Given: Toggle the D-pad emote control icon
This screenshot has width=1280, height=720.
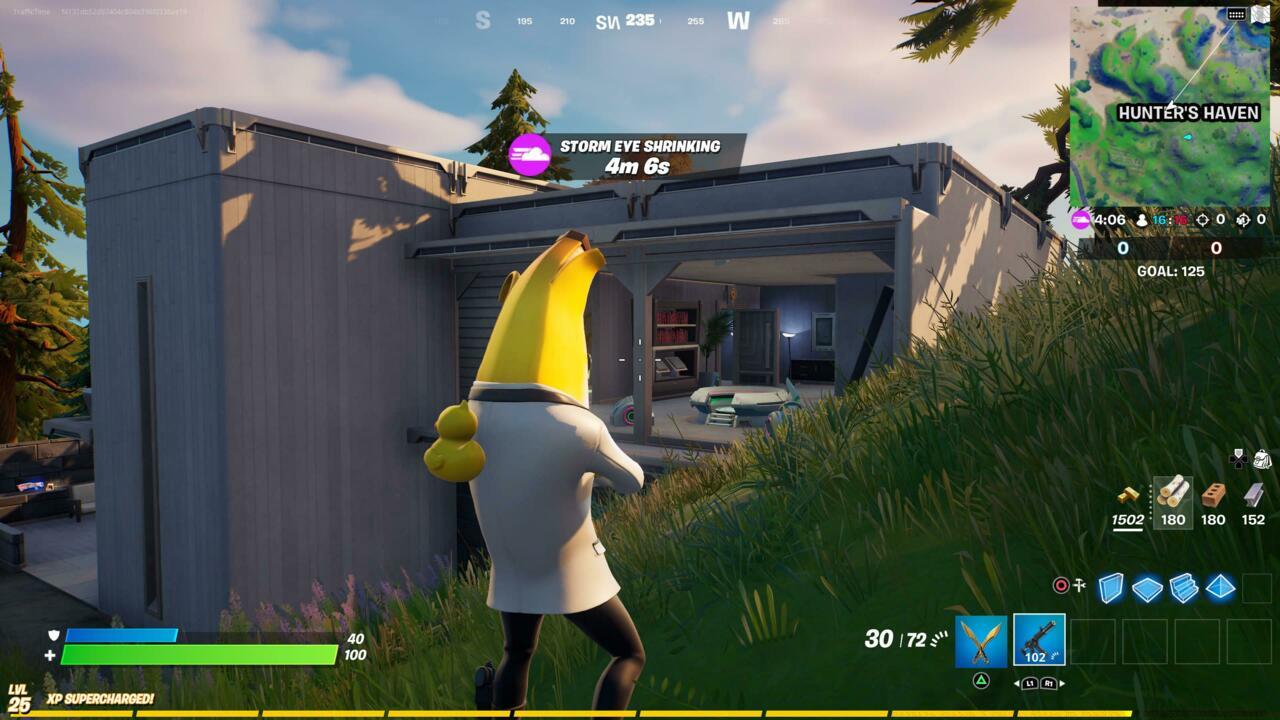Looking at the screenshot, I should click(1238, 460).
